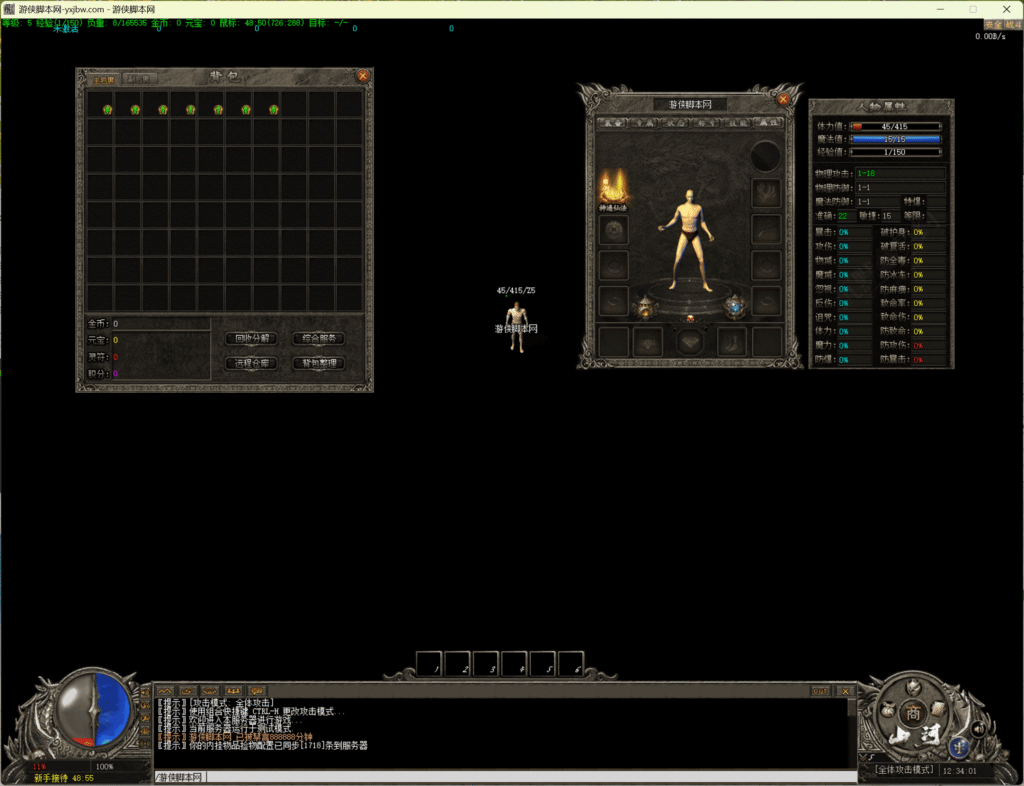Image resolution: width=1024 pixels, height=786 pixels.
Task: Select the first green item in backpack
Action: click(x=107, y=108)
